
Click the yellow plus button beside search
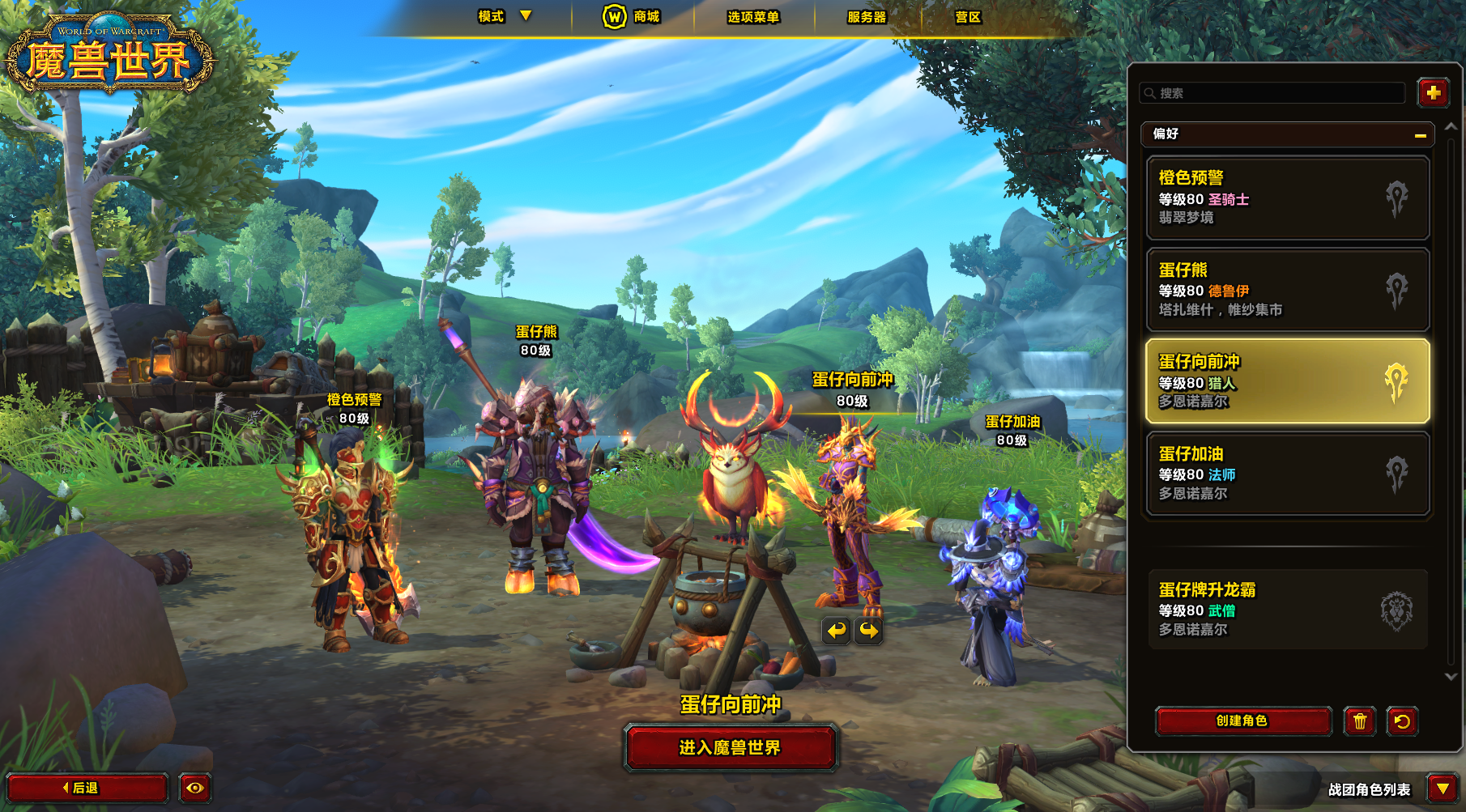1433,93
